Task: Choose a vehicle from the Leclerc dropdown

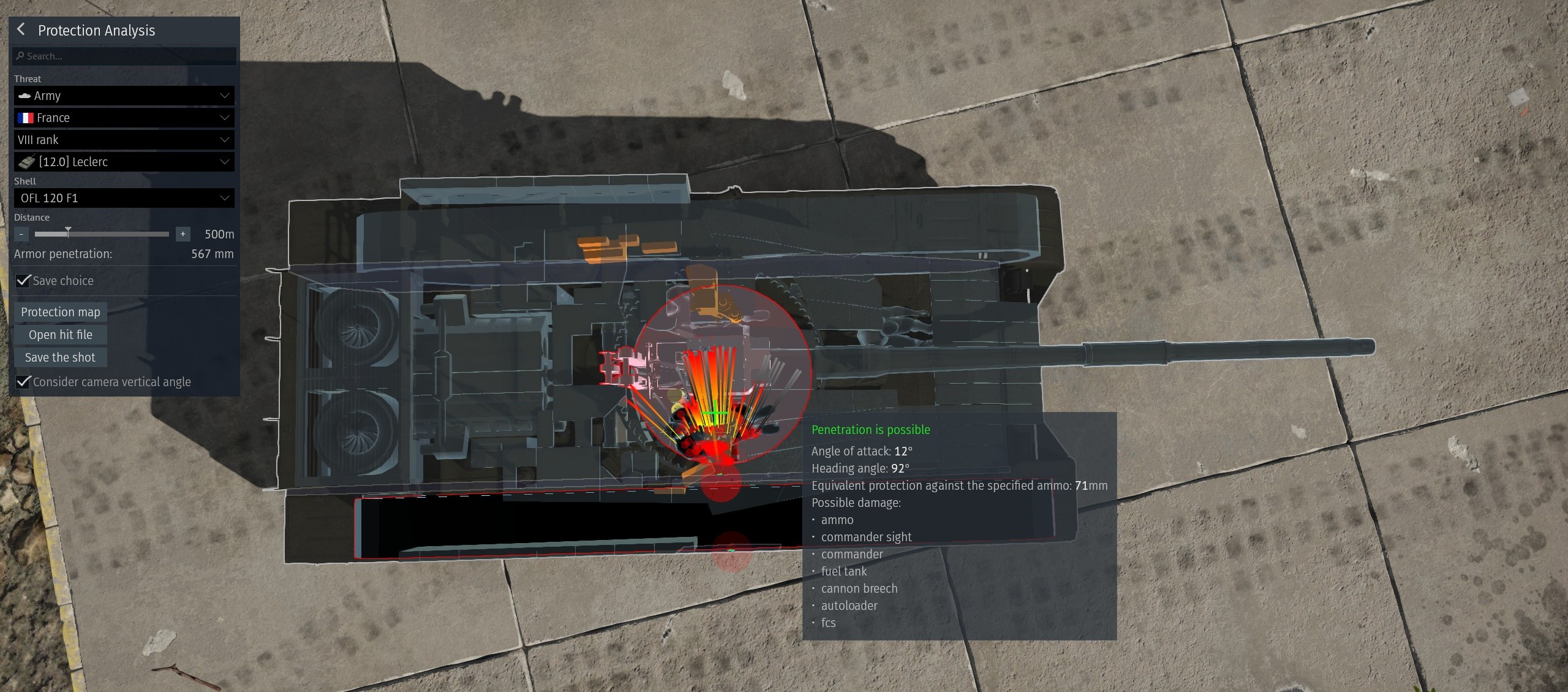Action: [124, 162]
